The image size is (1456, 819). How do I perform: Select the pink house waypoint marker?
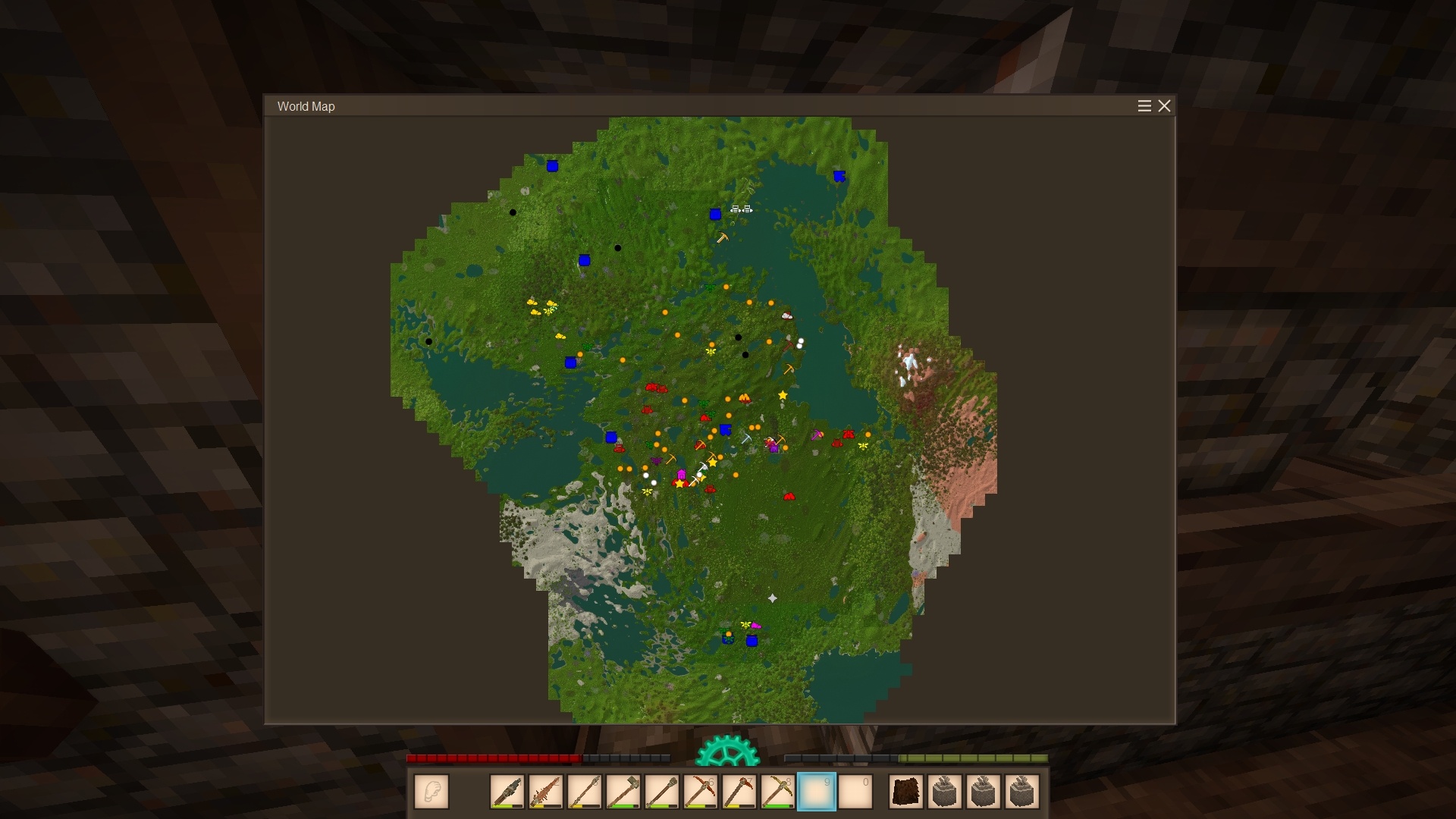point(682,475)
